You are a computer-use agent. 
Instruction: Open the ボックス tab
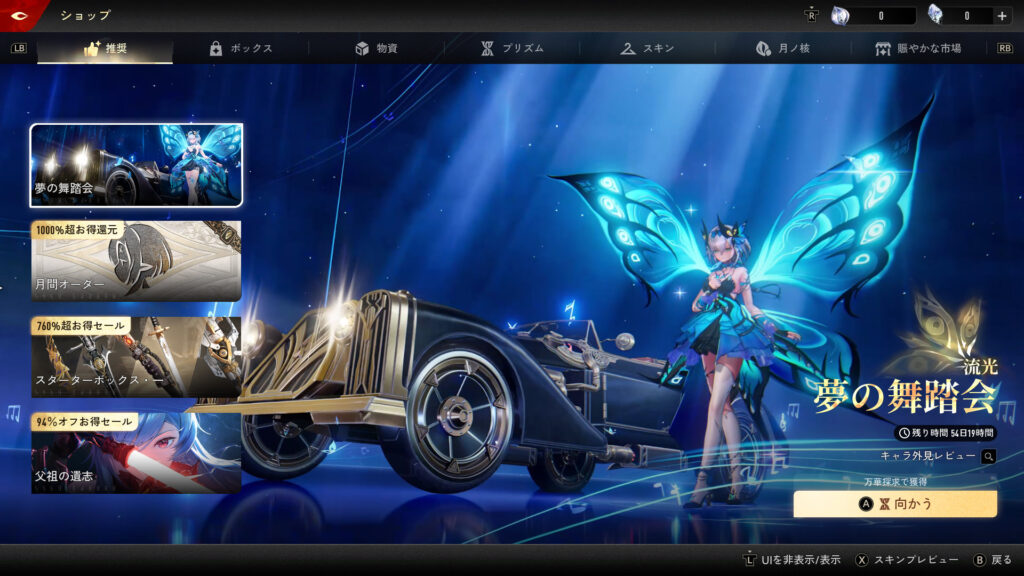[240, 48]
